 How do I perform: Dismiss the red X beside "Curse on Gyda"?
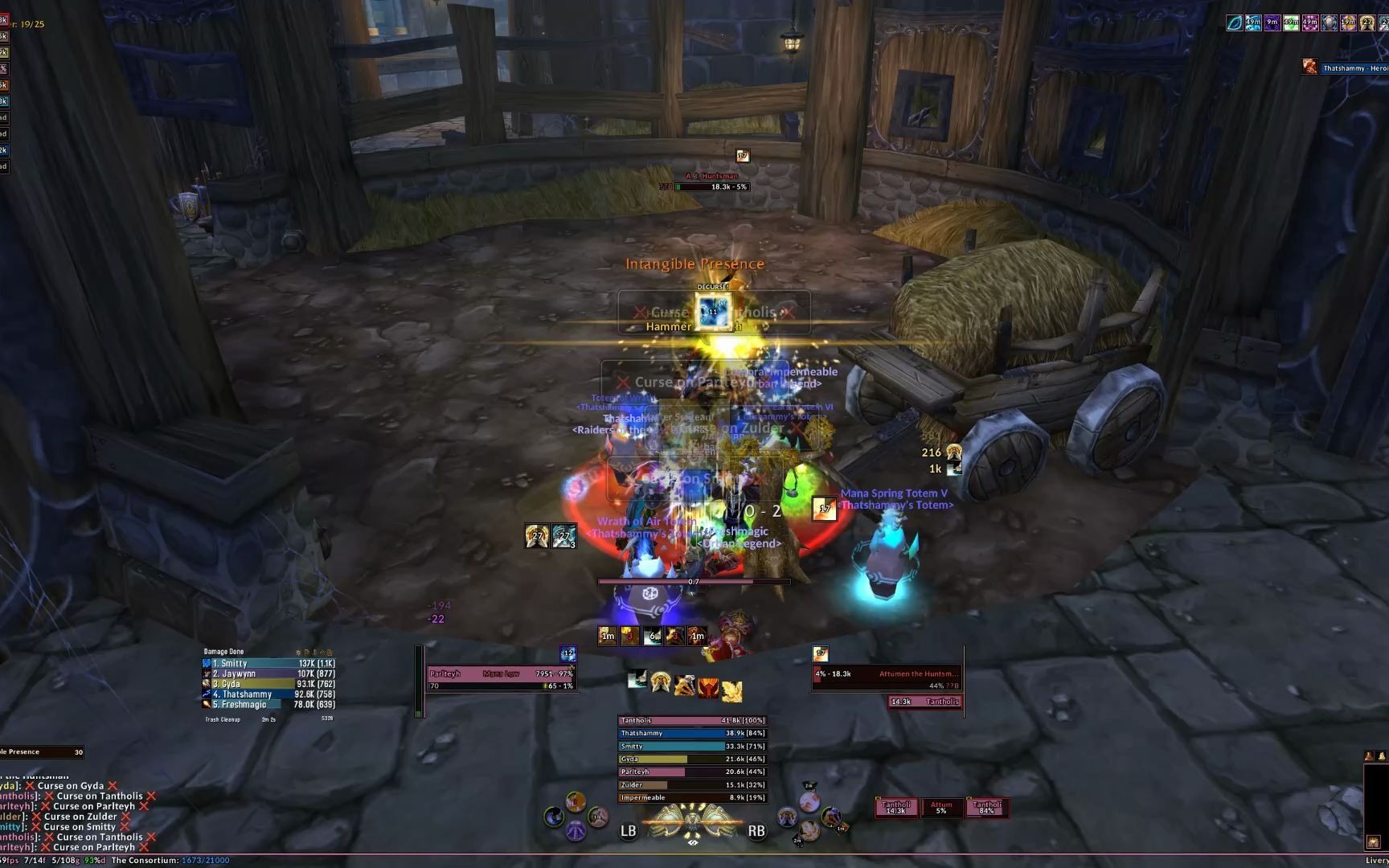[x=113, y=786]
